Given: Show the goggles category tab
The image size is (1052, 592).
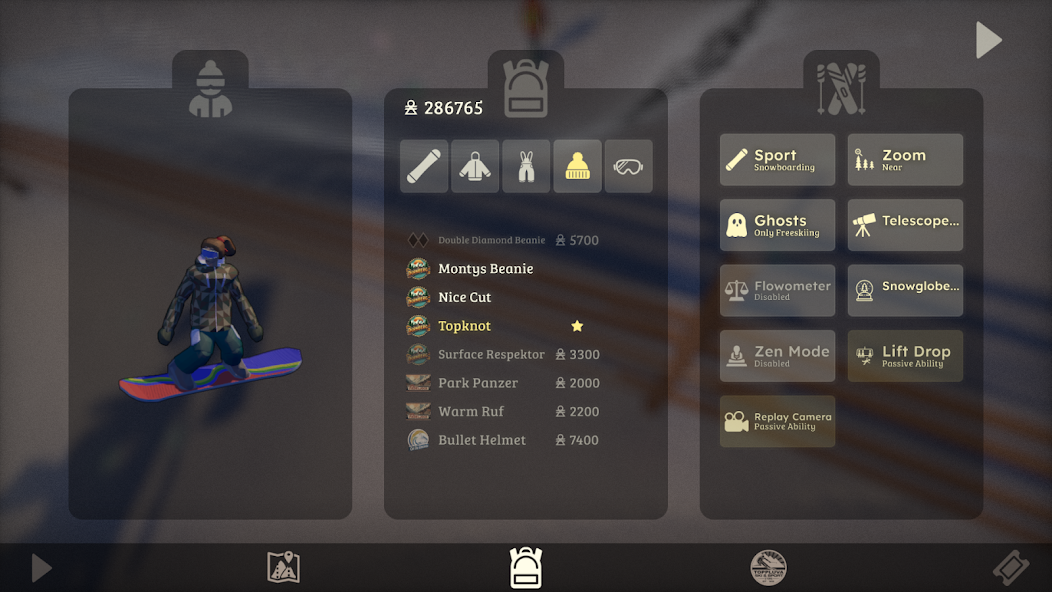Looking at the screenshot, I should click(x=629, y=166).
